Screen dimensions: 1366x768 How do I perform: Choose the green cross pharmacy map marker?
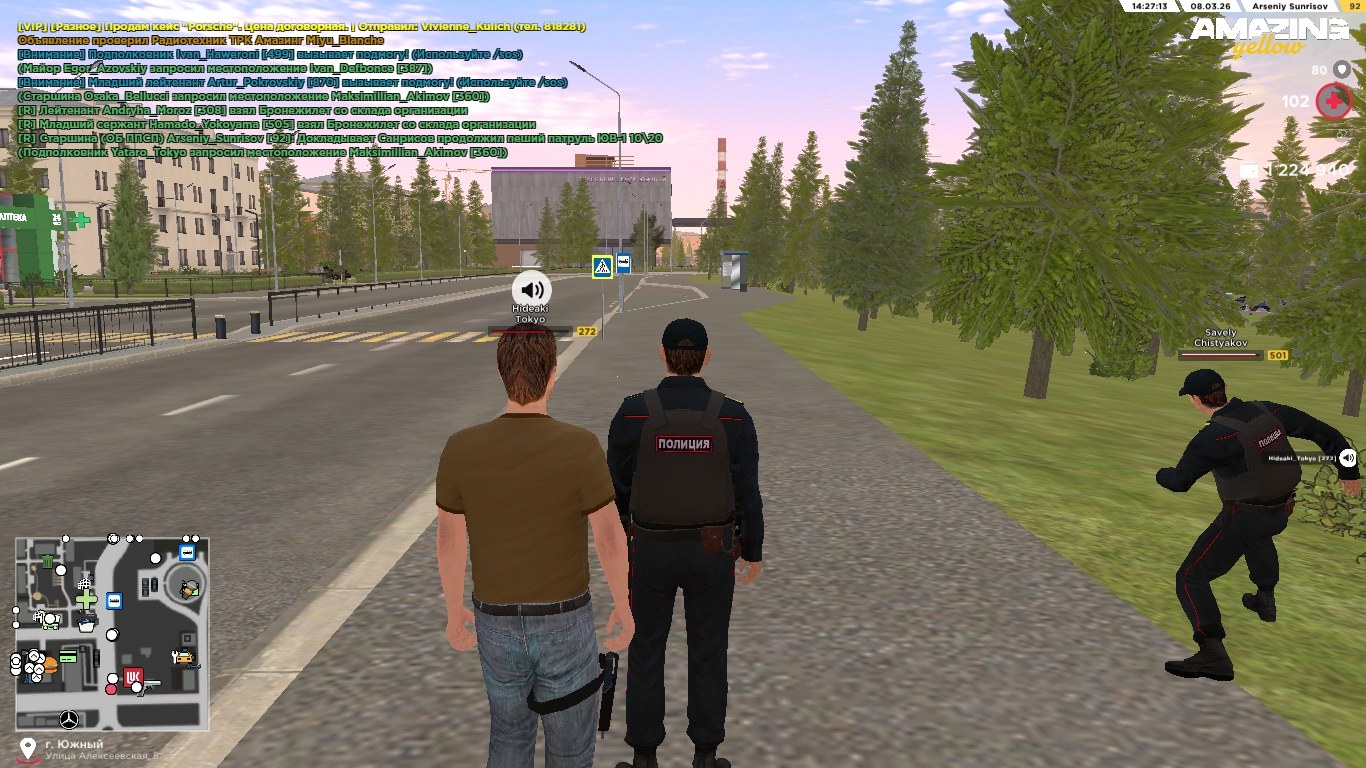pyautogui.click(x=87, y=599)
